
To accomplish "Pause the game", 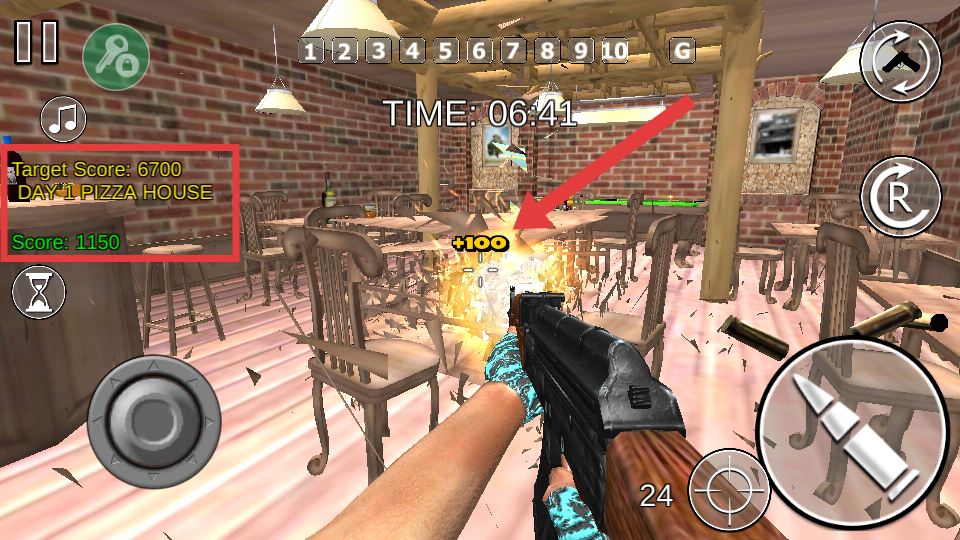I will pos(37,41).
